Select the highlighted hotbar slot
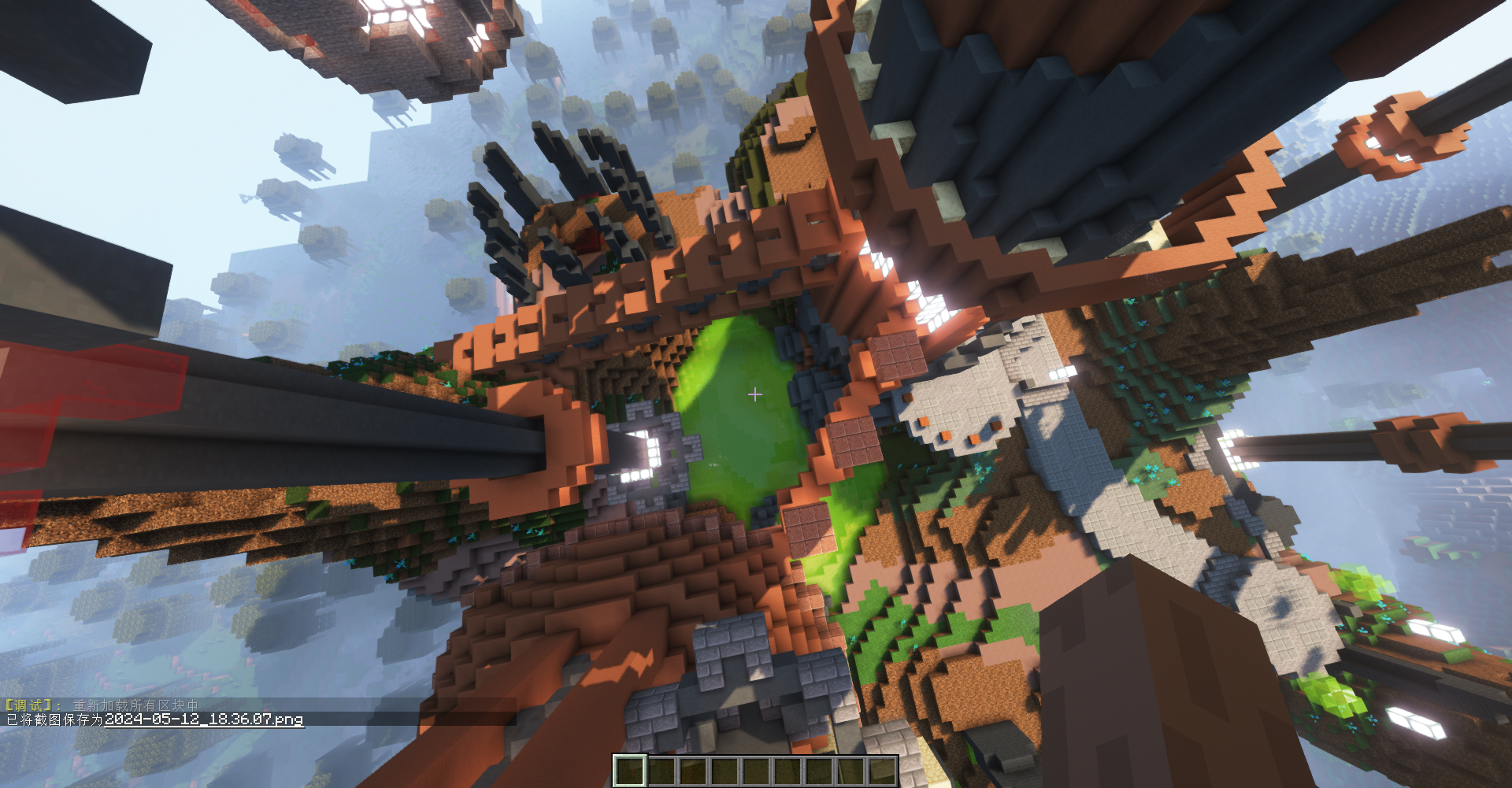 coord(630,770)
